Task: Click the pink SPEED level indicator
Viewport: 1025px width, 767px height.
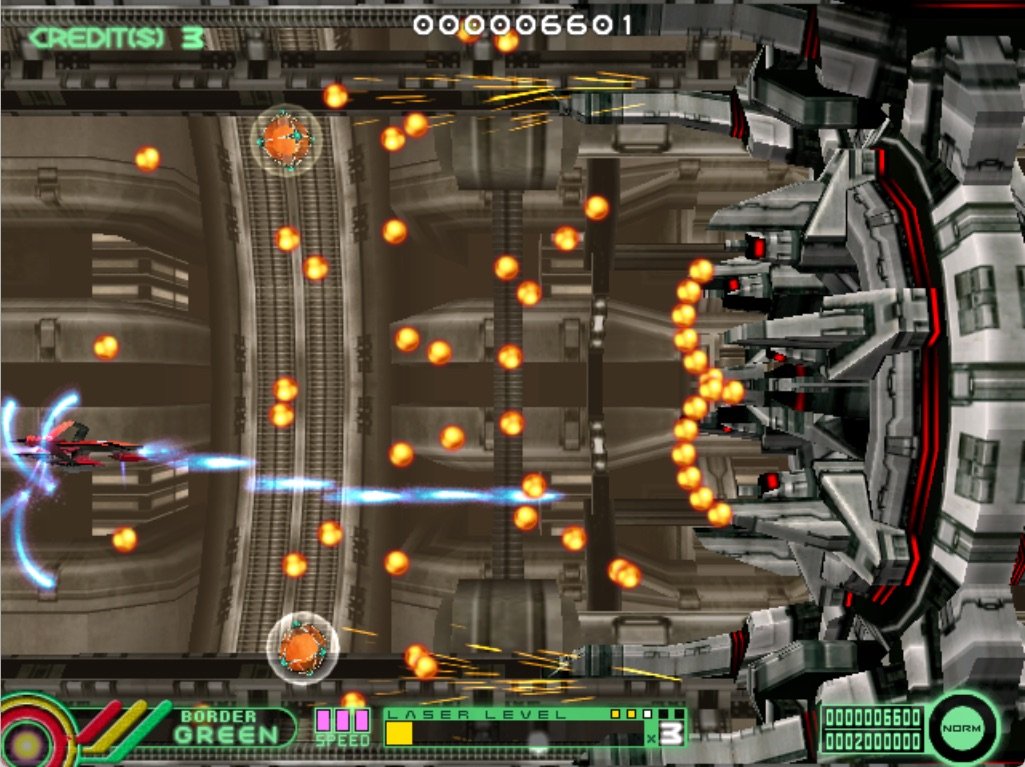Action: coord(342,721)
